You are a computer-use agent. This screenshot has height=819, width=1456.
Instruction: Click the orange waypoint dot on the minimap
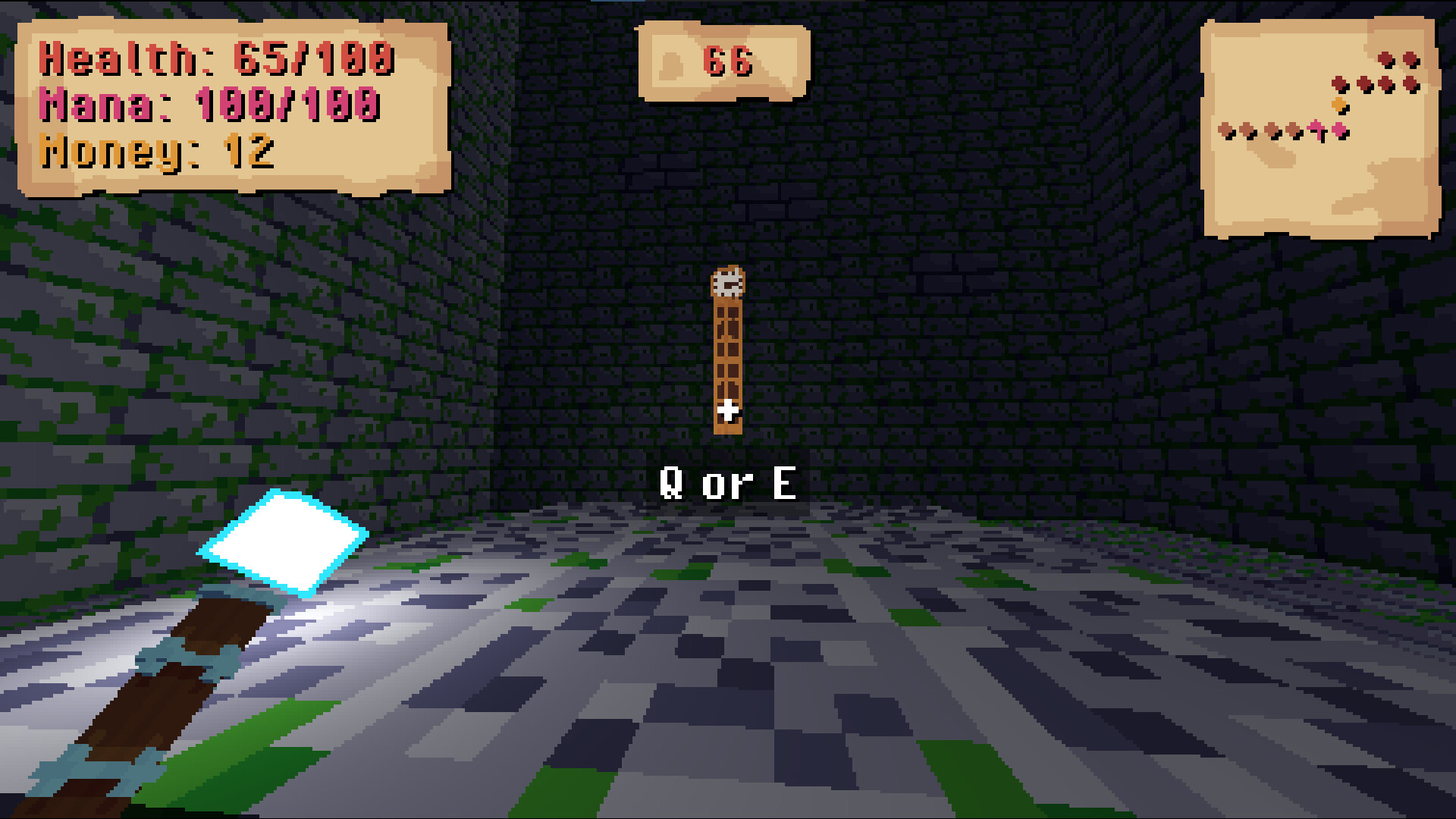(1338, 105)
